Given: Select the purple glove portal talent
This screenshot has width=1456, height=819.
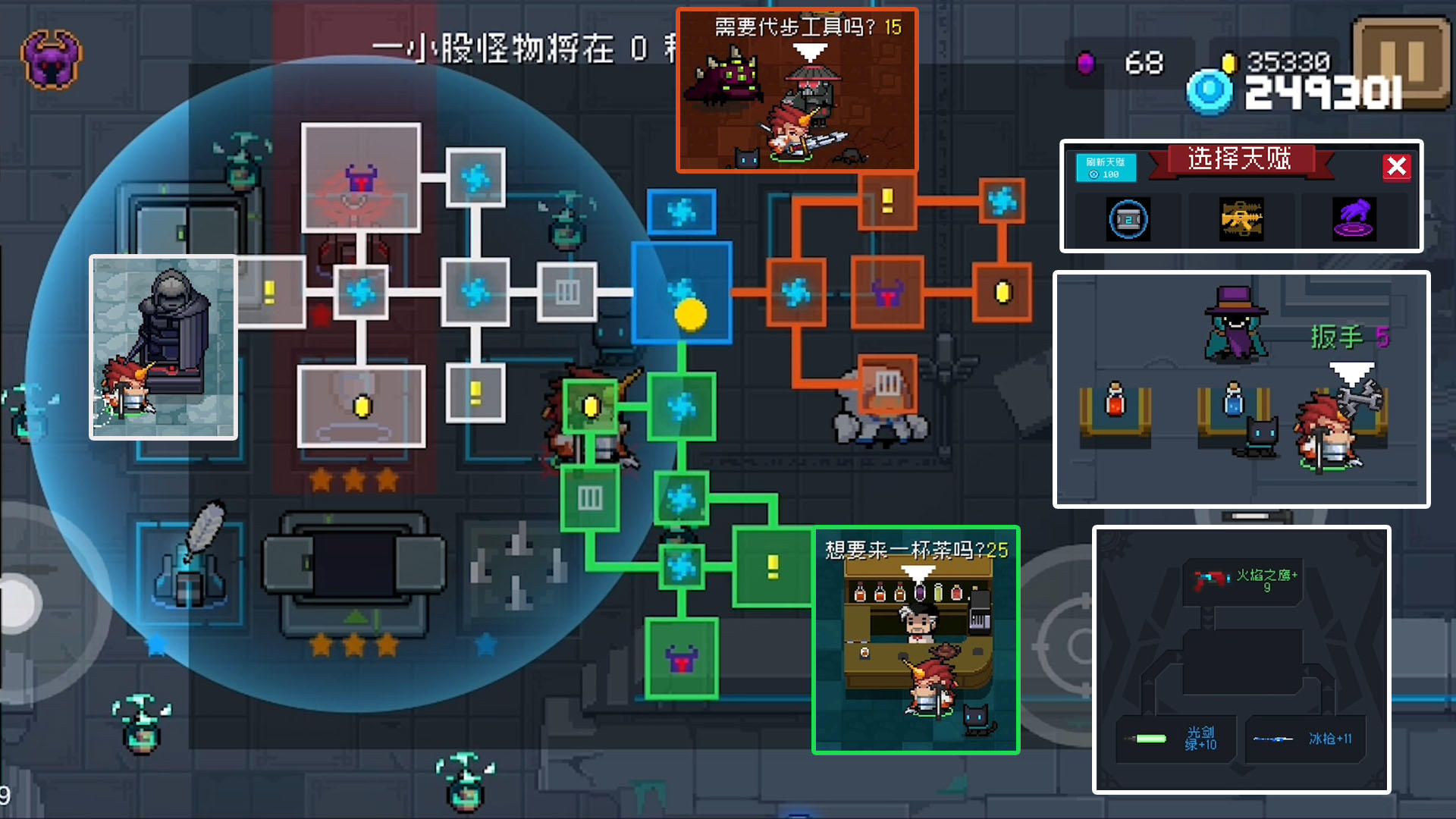Looking at the screenshot, I should tap(1354, 220).
